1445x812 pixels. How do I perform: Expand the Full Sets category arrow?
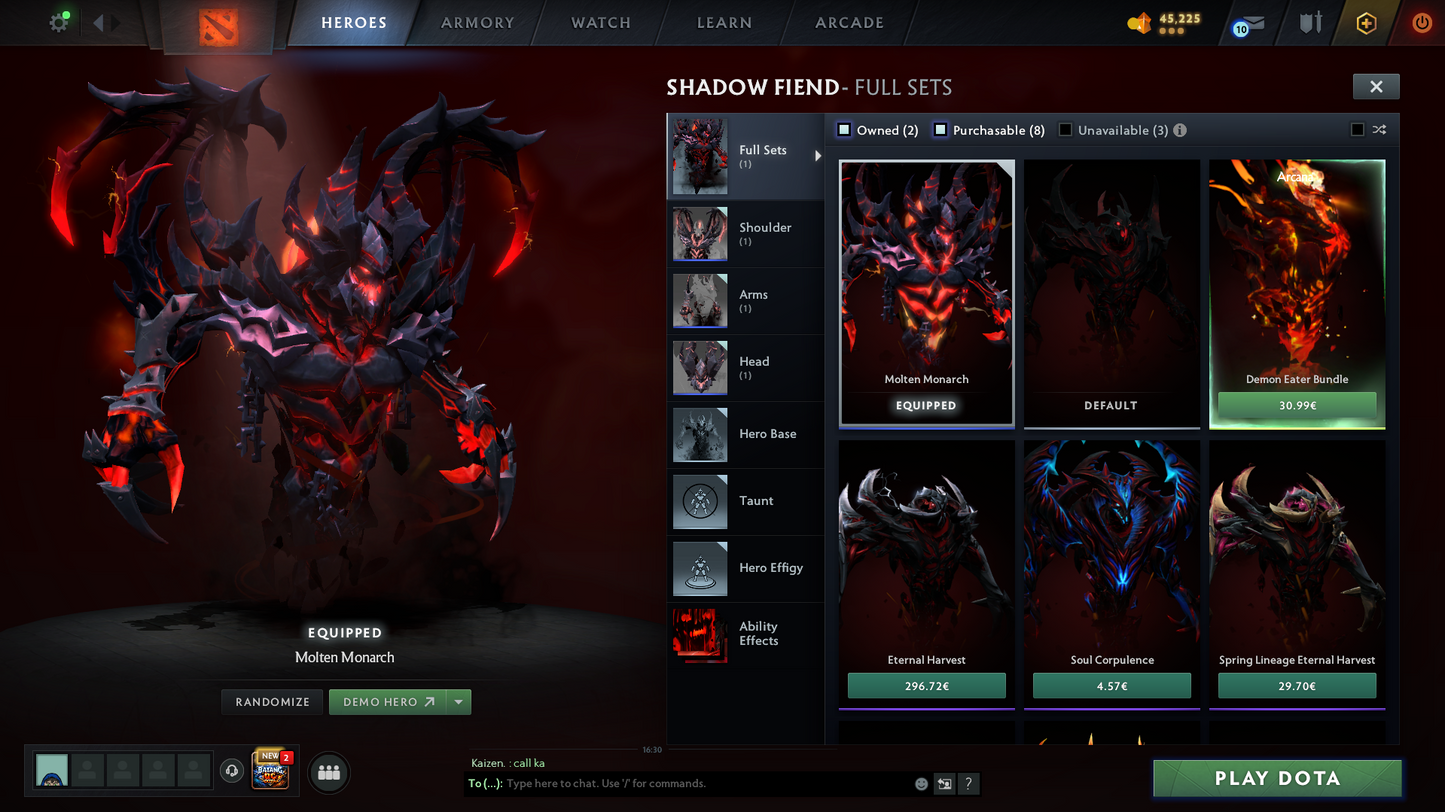(x=817, y=156)
